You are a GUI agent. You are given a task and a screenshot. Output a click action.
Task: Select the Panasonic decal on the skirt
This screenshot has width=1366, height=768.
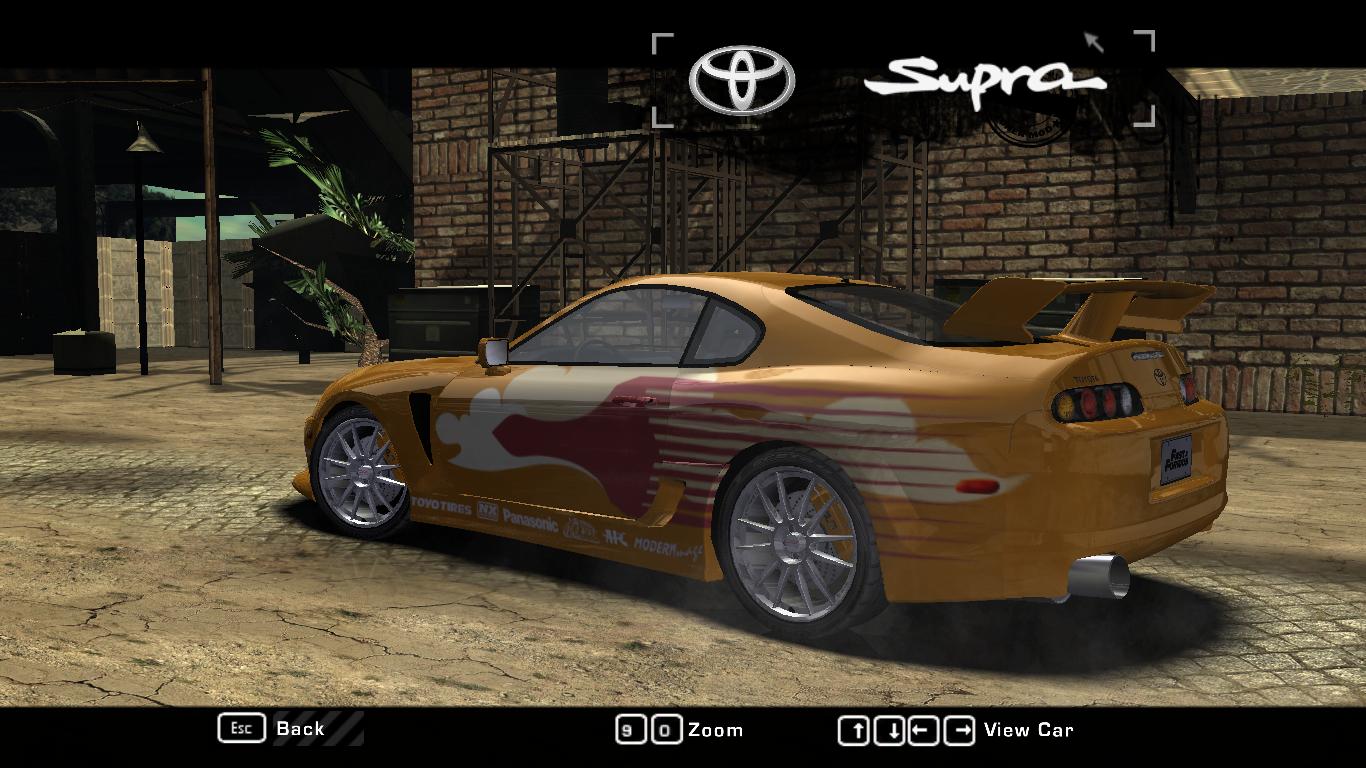[530, 520]
